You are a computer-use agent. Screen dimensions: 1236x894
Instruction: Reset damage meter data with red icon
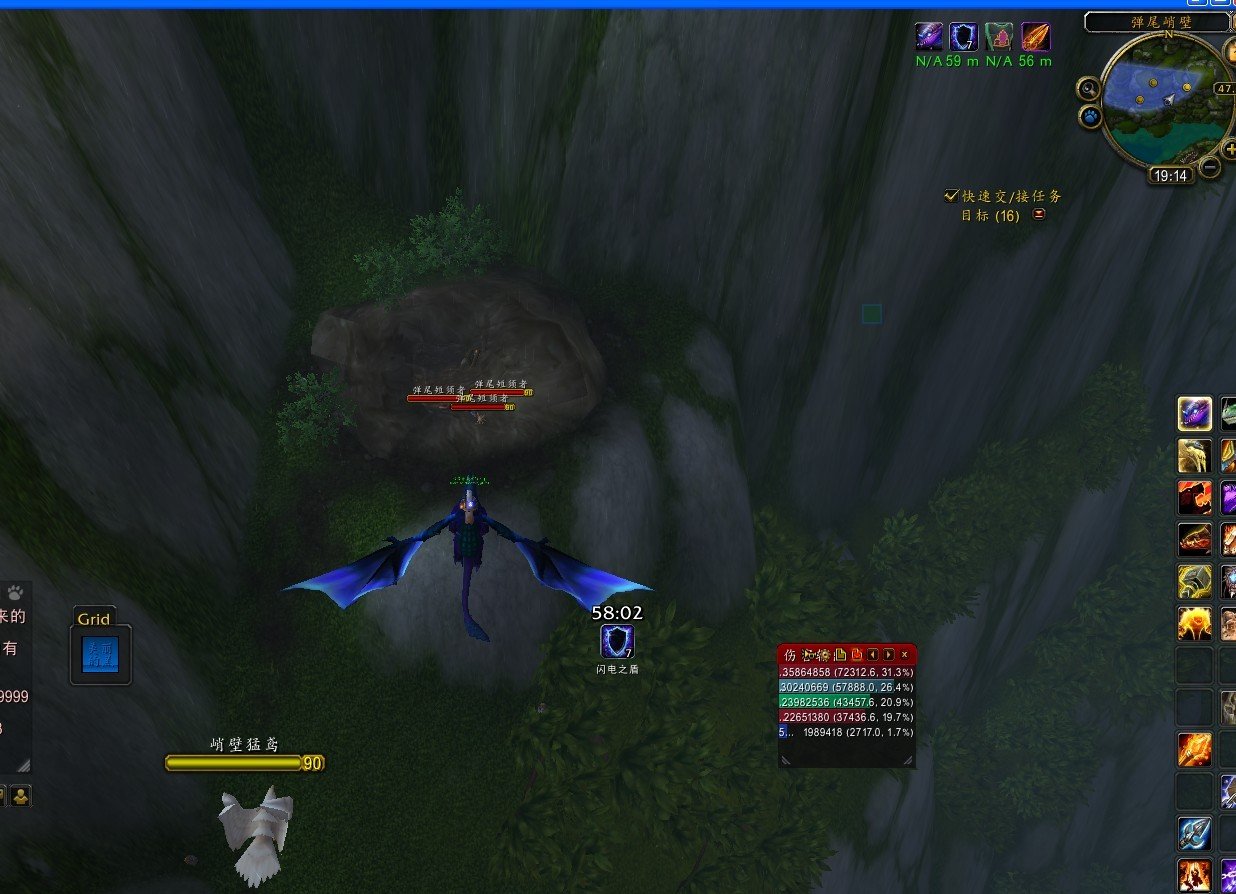click(856, 654)
